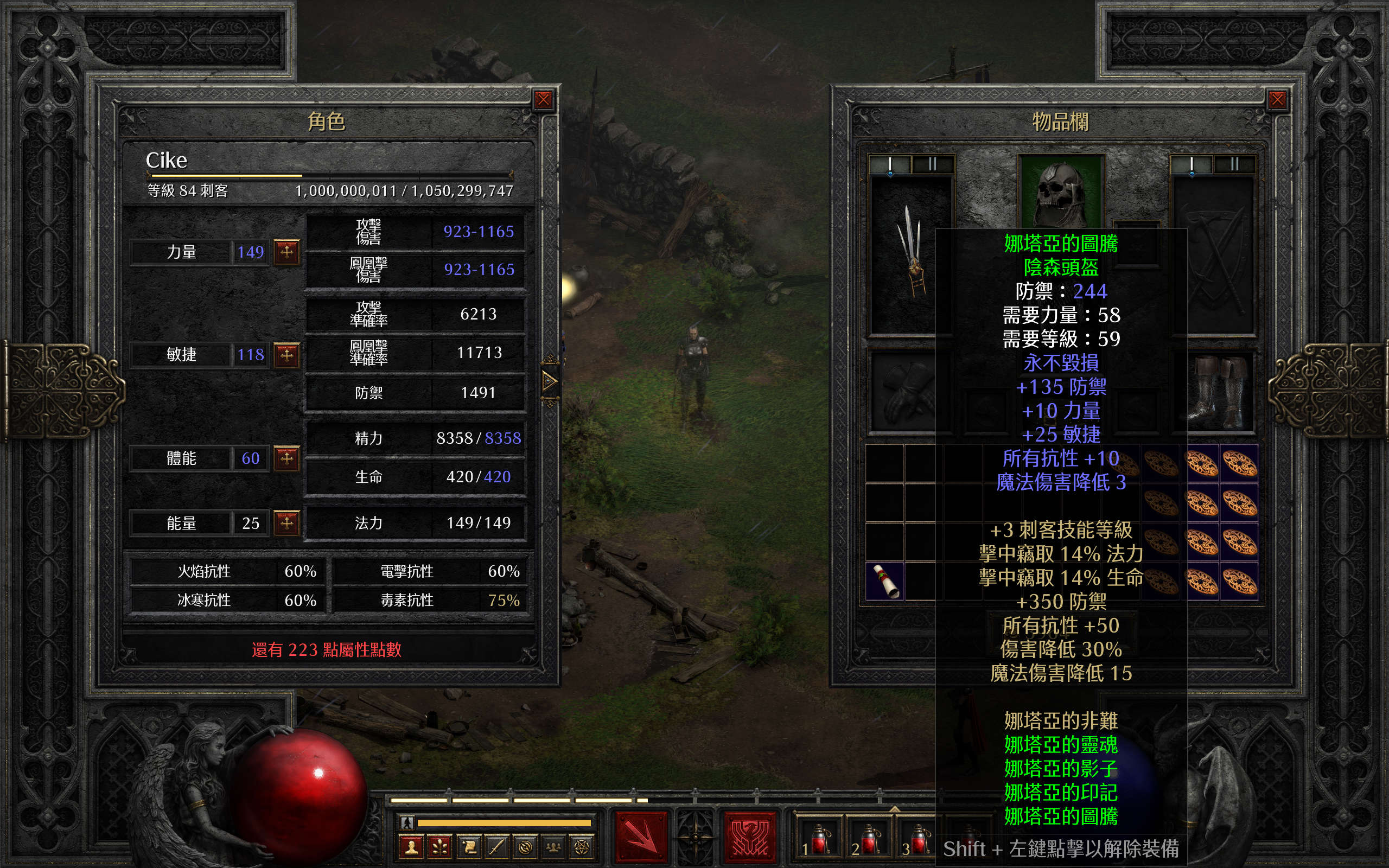Select the left-click arrow attack skill
Image resolution: width=1389 pixels, height=868 pixels.
click(x=641, y=837)
